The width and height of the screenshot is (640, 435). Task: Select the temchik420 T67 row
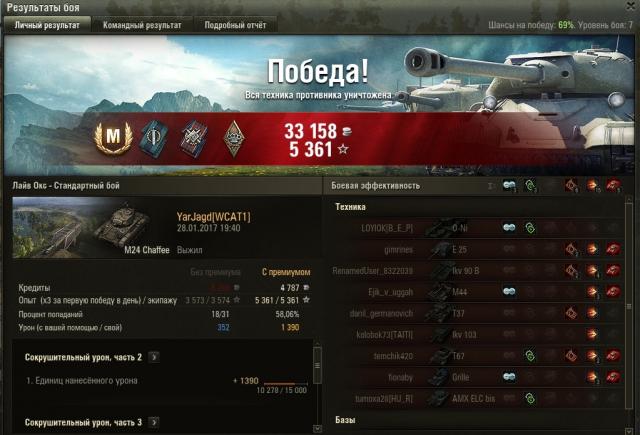480,356
